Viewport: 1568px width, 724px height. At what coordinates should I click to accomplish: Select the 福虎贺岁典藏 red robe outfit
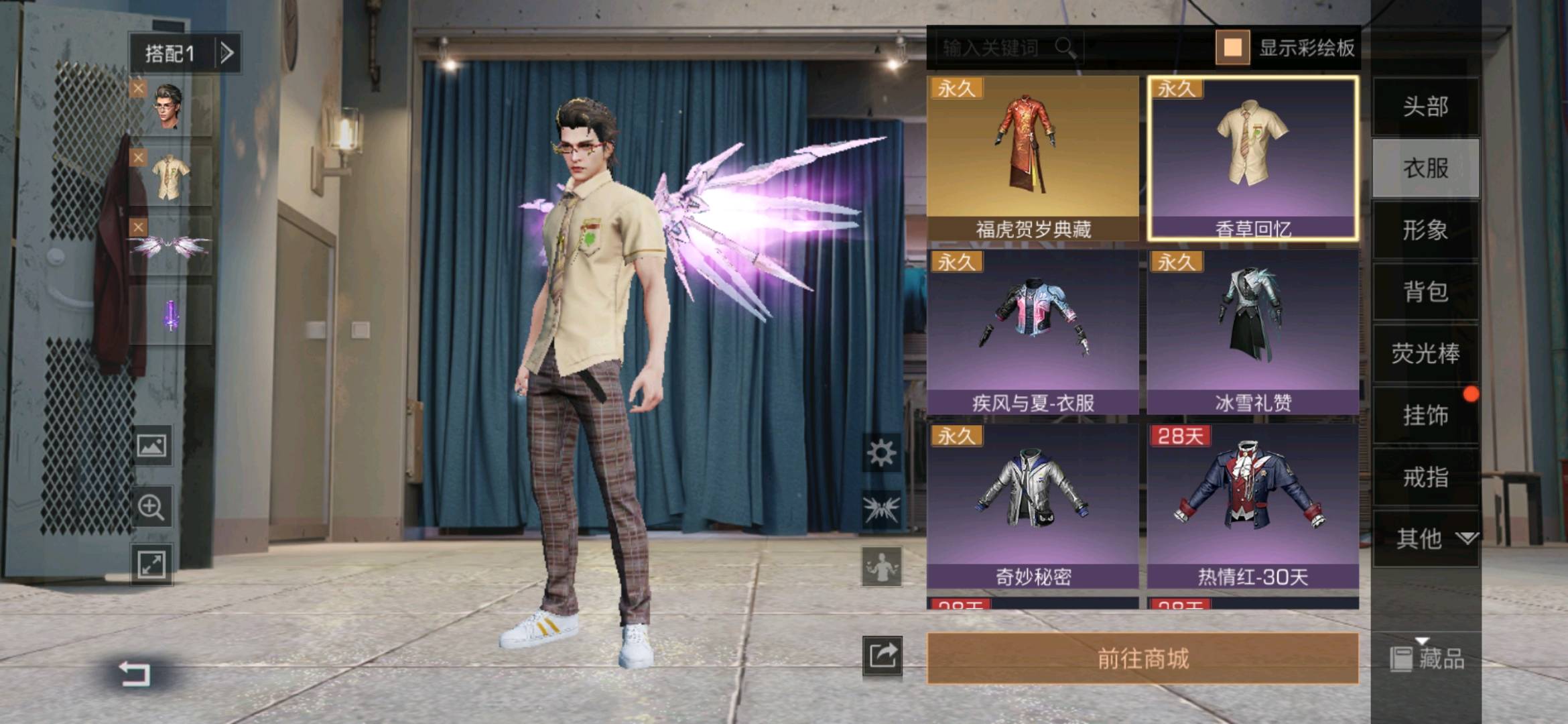pyautogui.click(x=1033, y=159)
